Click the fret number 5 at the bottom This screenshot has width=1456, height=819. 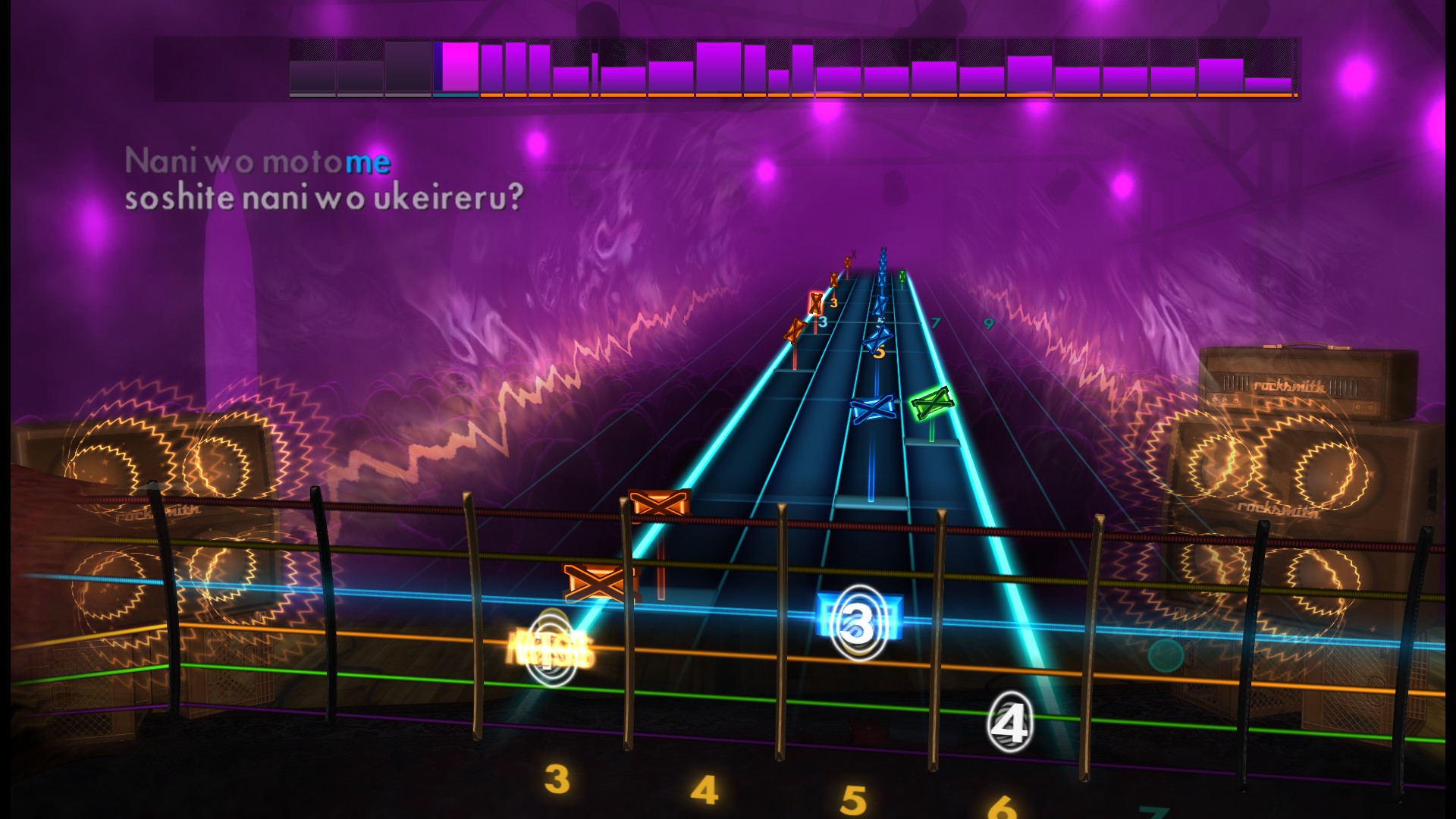pyautogui.click(x=852, y=798)
